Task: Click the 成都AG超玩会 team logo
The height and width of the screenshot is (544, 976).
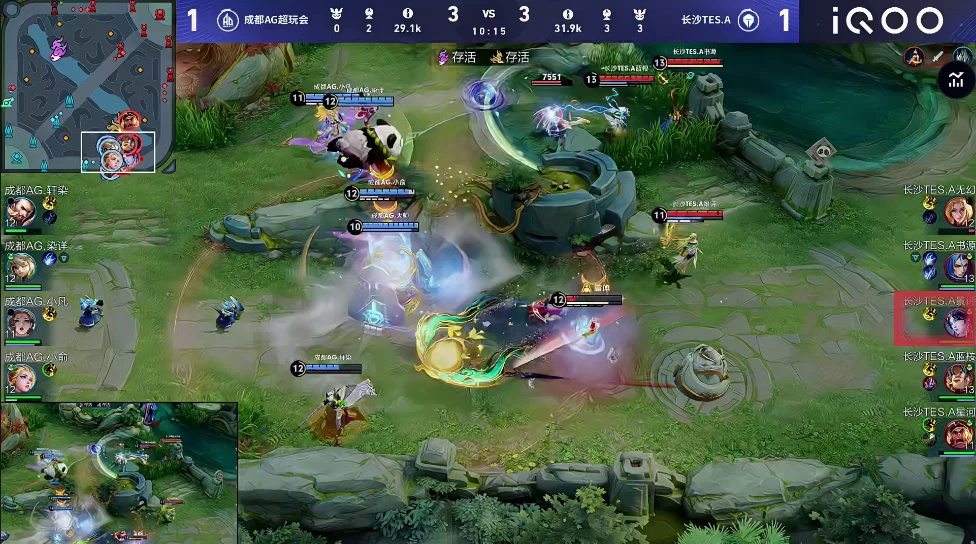Action: [x=228, y=20]
